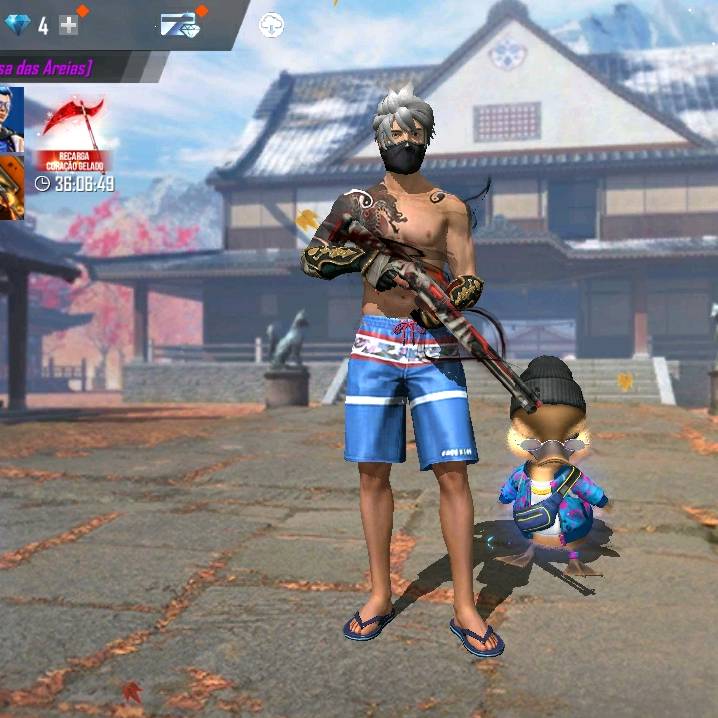This screenshot has width=718, height=718.
Task: Click the cloud download icon
Action: [x=271, y=25]
